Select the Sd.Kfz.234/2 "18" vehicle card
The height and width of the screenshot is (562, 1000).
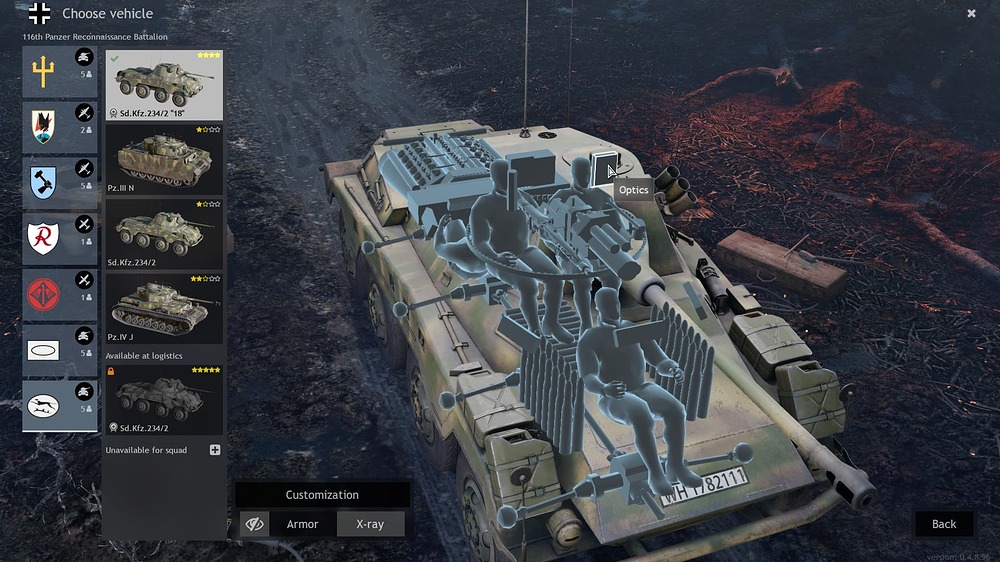pyautogui.click(x=164, y=85)
